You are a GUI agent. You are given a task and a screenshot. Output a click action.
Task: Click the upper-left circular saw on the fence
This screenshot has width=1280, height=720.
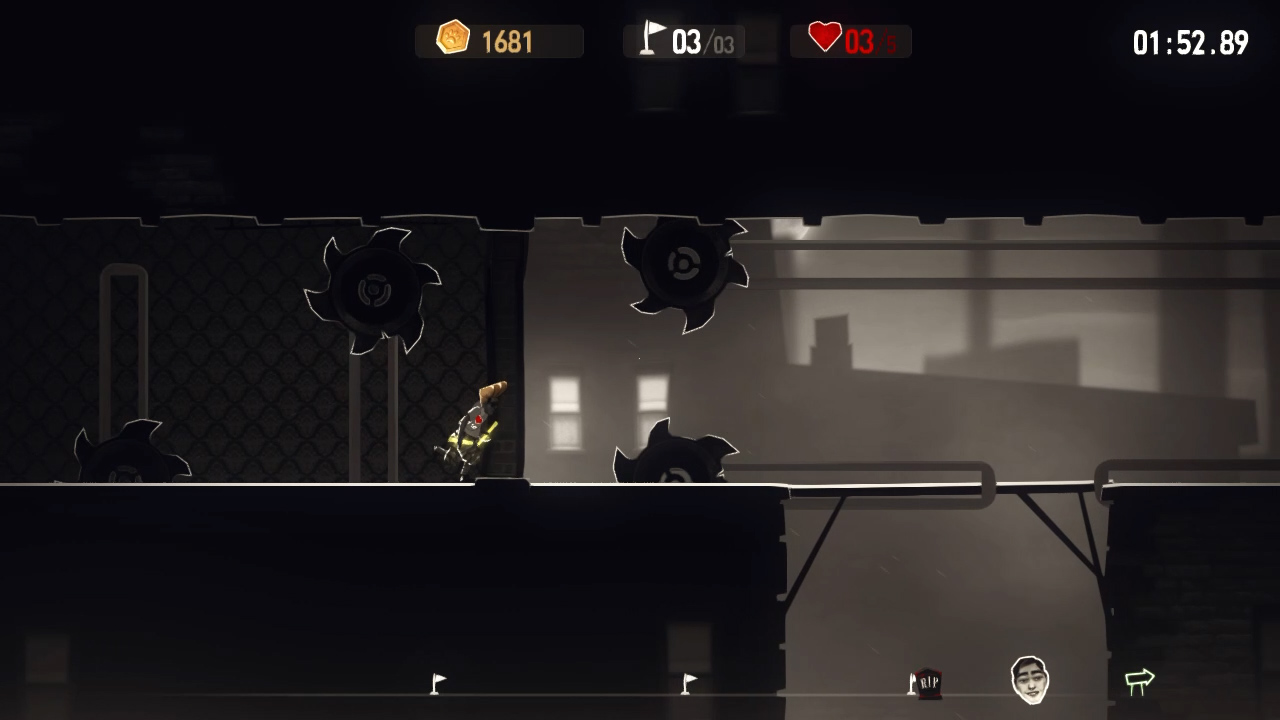(375, 290)
